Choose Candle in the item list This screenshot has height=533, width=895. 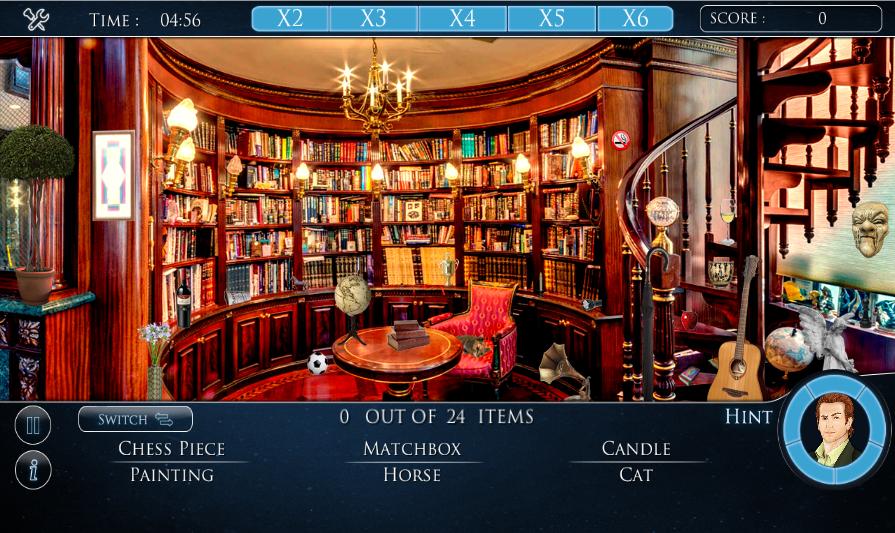636,448
